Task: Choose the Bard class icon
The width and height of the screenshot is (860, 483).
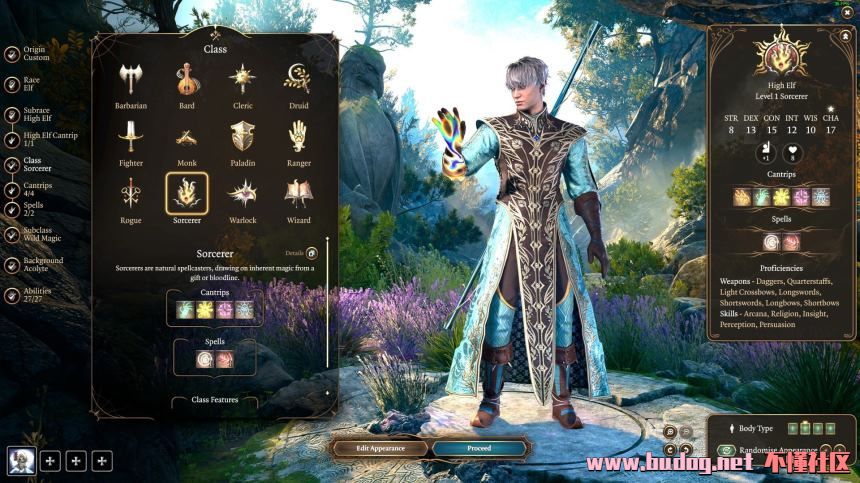Action: click(186, 80)
